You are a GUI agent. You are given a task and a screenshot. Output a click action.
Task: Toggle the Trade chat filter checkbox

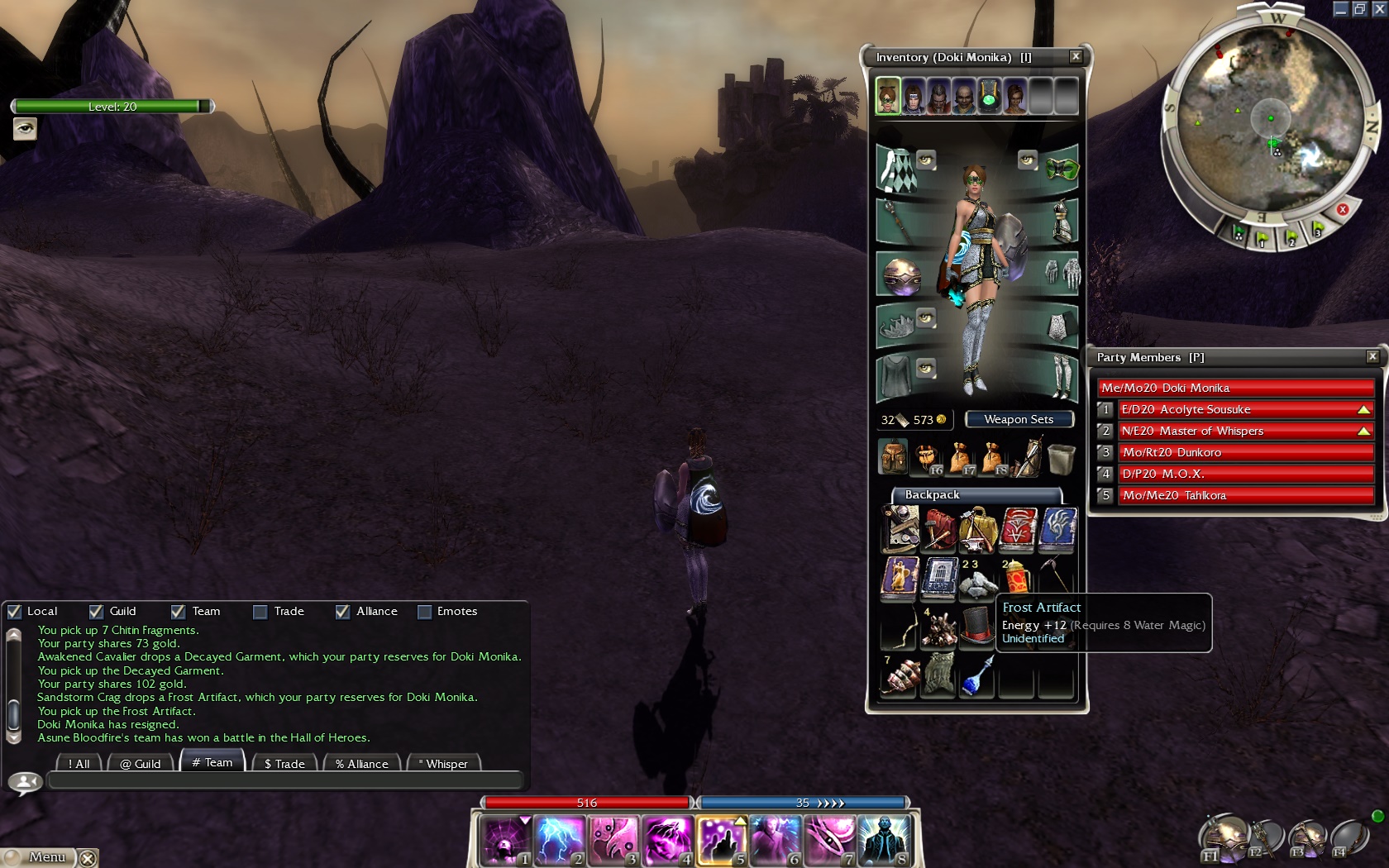pos(260,612)
